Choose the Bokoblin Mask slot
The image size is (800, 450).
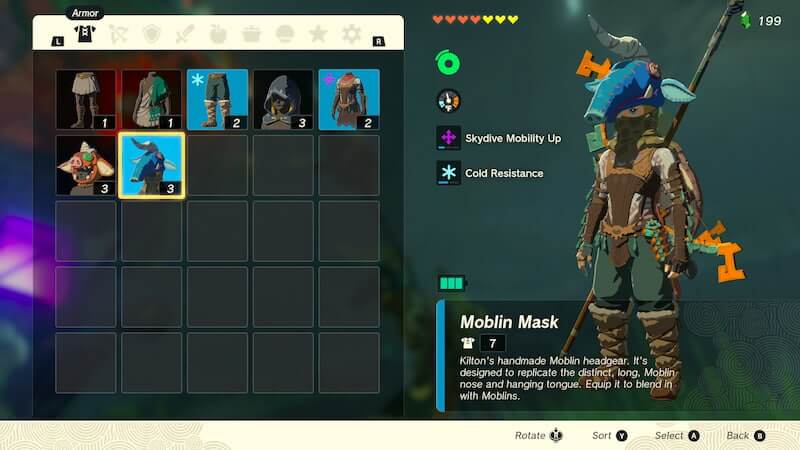pos(85,165)
